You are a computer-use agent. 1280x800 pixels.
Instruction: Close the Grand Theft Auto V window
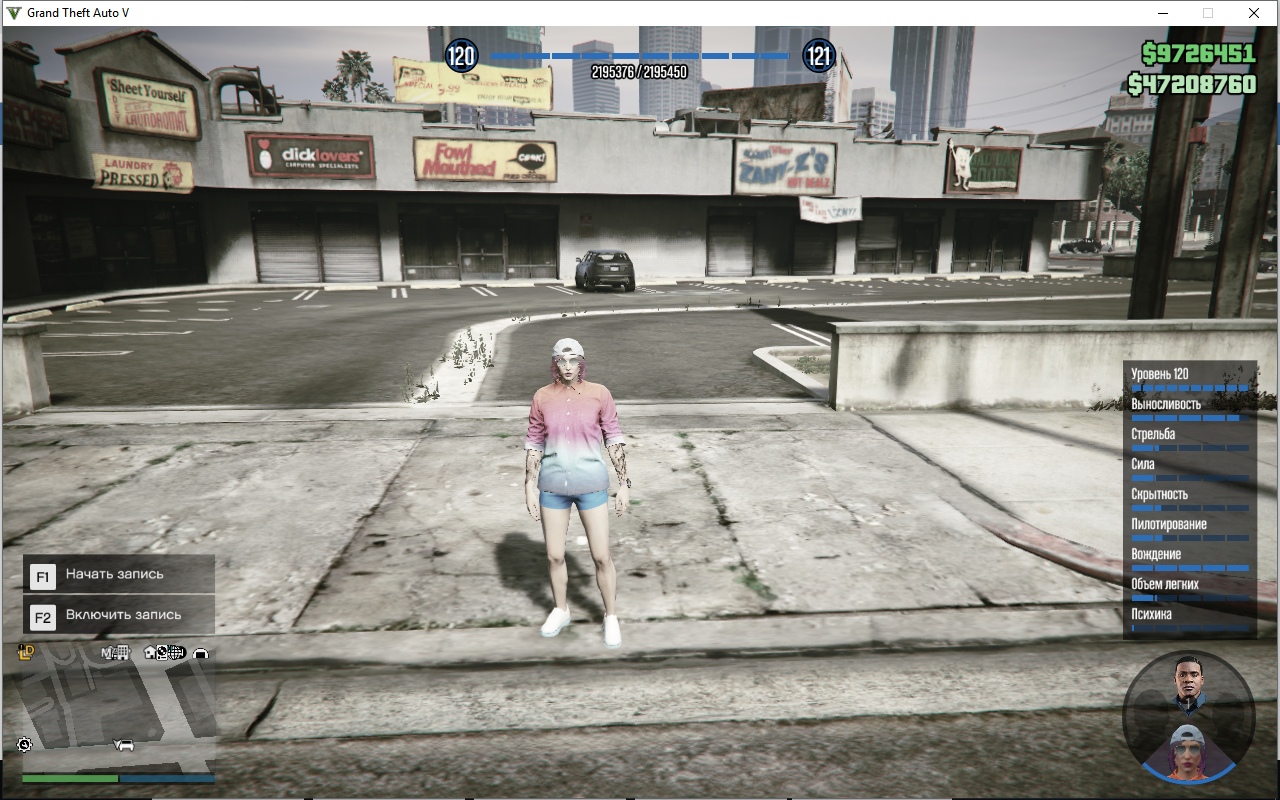tap(1254, 13)
